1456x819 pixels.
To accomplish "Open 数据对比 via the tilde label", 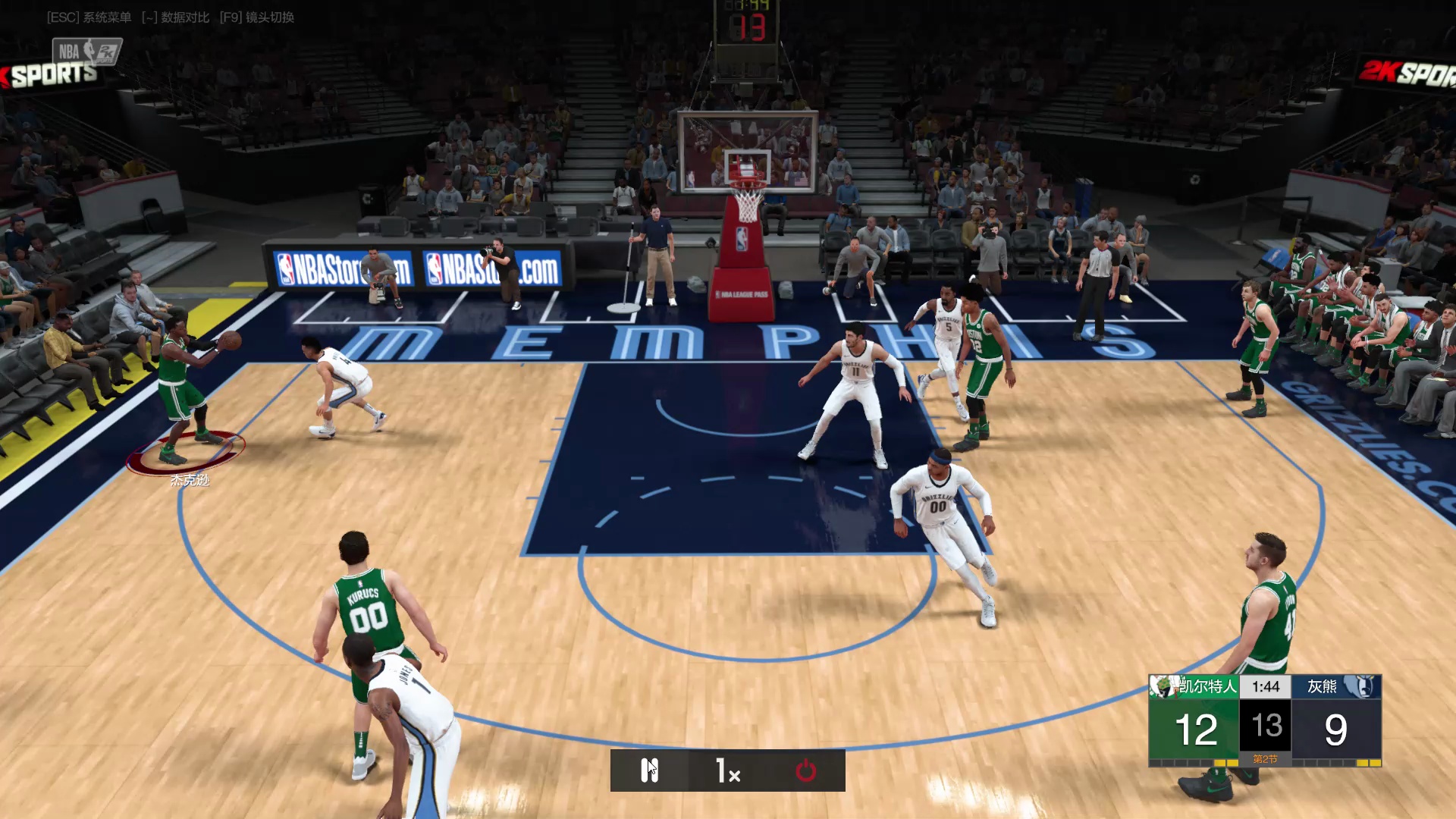I will click(x=174, y=17).
